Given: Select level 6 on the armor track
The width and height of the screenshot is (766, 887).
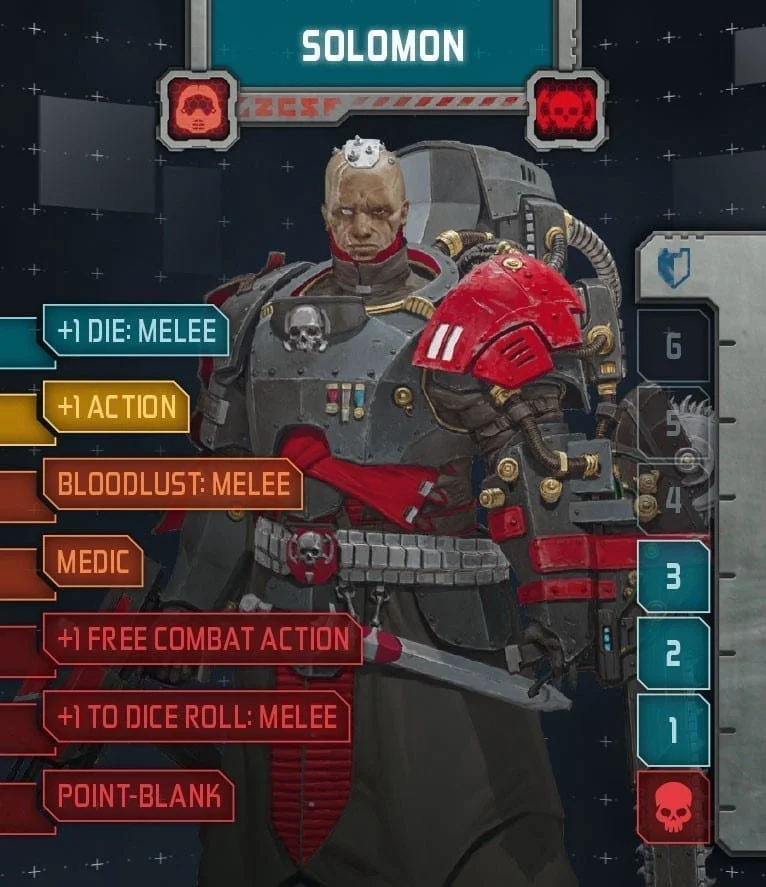Looking at the screenshot, I should 673,346.
